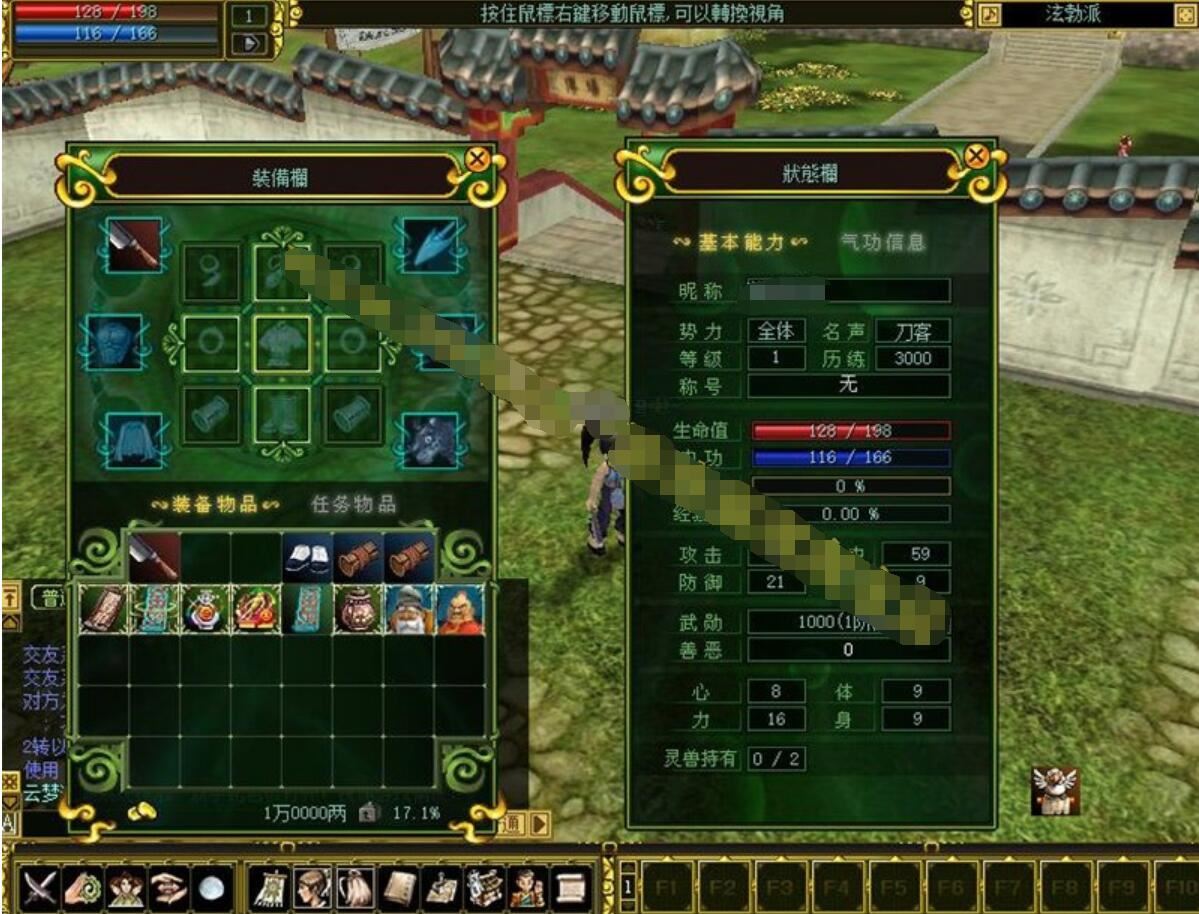Click the equipped cleaver weapon slot

tap(134, 245)
